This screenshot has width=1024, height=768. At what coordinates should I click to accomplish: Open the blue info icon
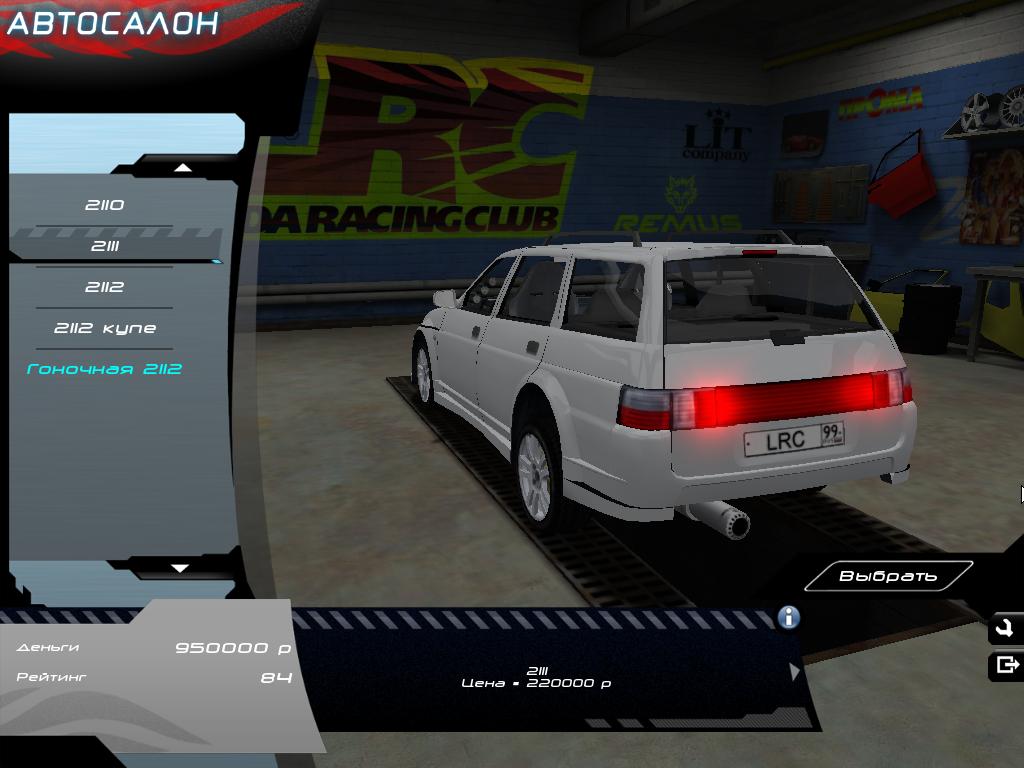point(788,617)
